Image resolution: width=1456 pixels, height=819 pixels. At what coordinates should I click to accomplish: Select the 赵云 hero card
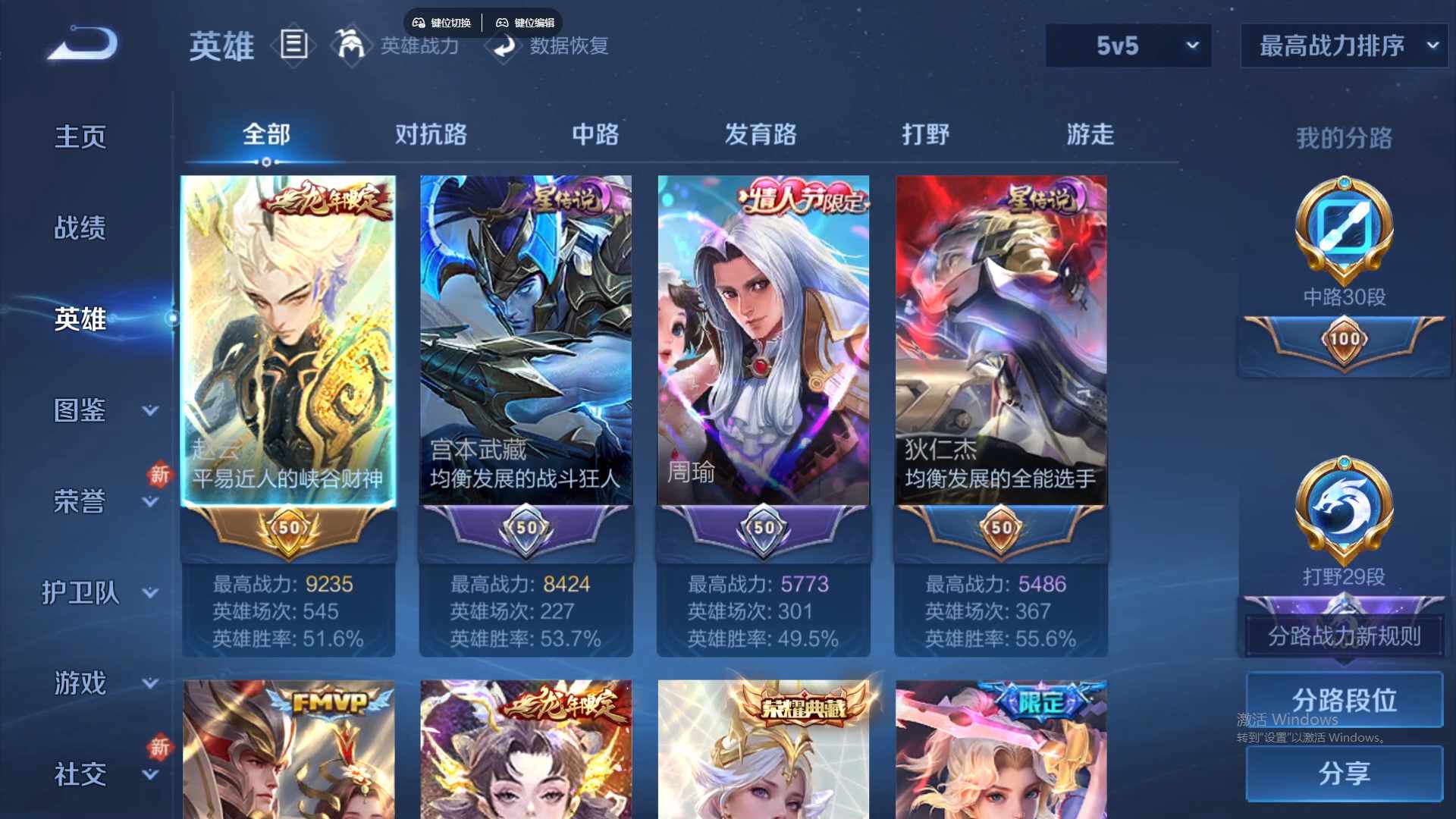point(288,341)
